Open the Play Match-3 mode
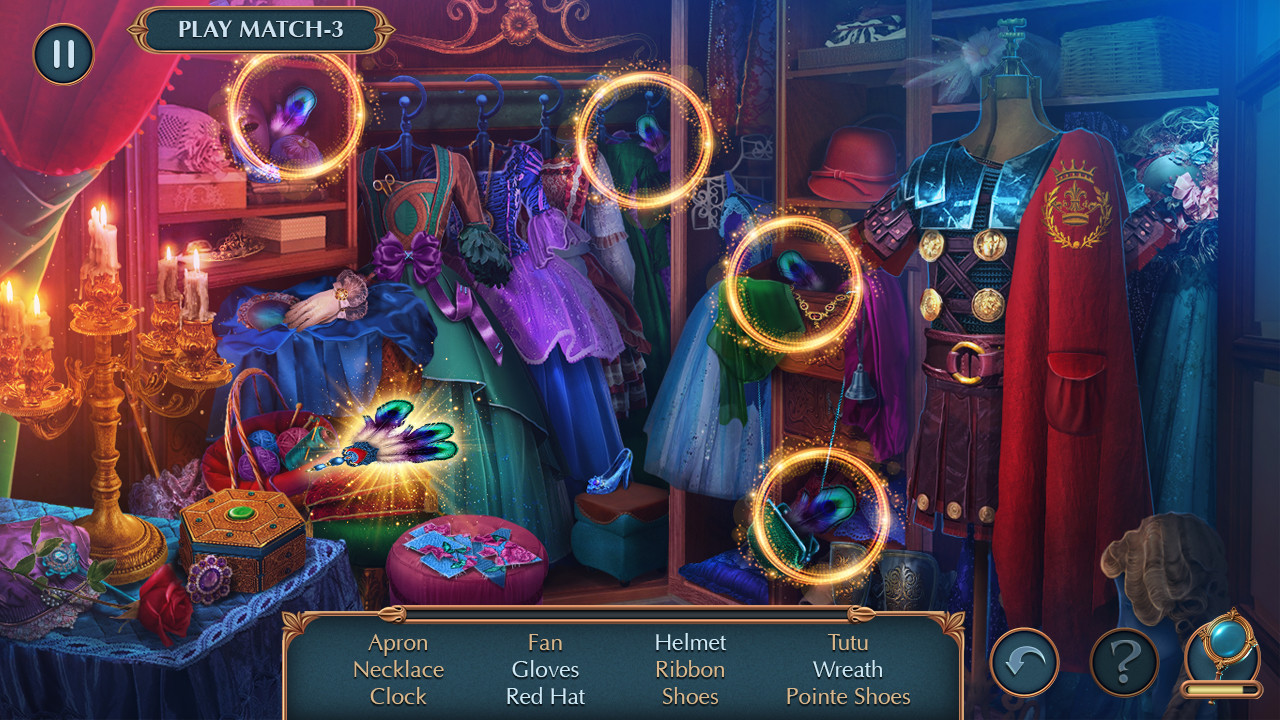 coord(260,29)
